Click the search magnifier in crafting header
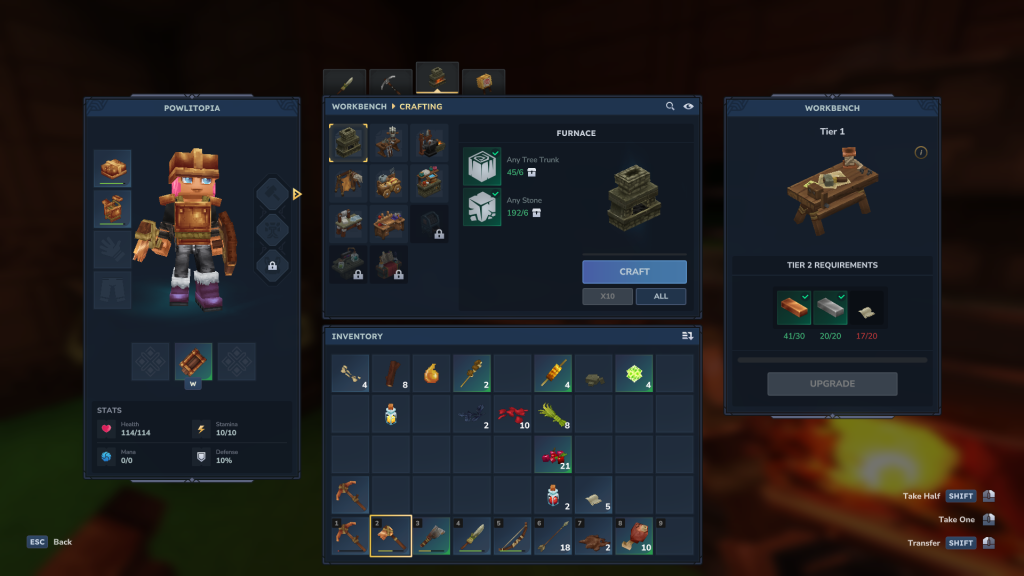The height and width of the screenshot is (576, 1024). pos(670,106)
